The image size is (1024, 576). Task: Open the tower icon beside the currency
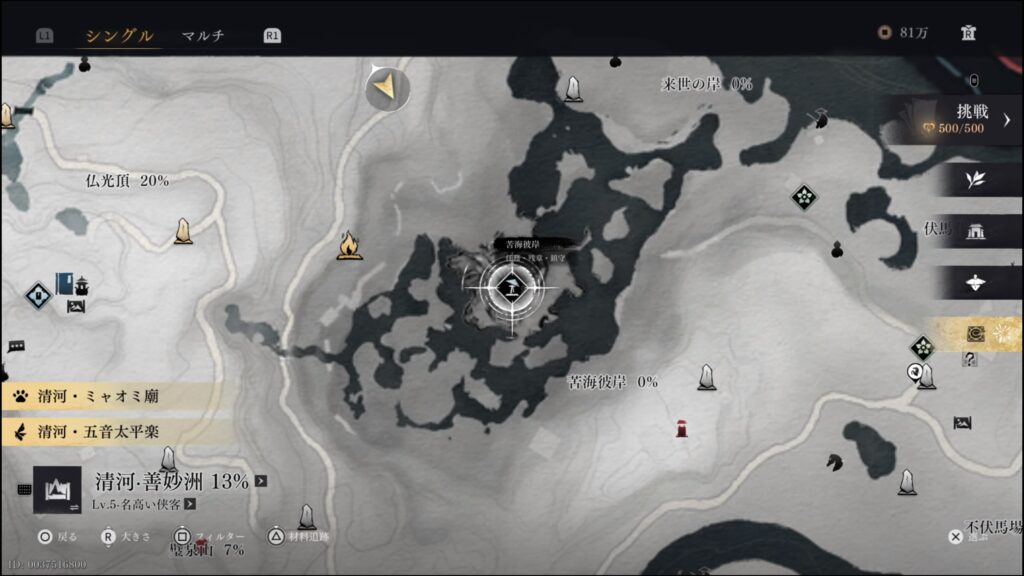[x=968, y=33]
